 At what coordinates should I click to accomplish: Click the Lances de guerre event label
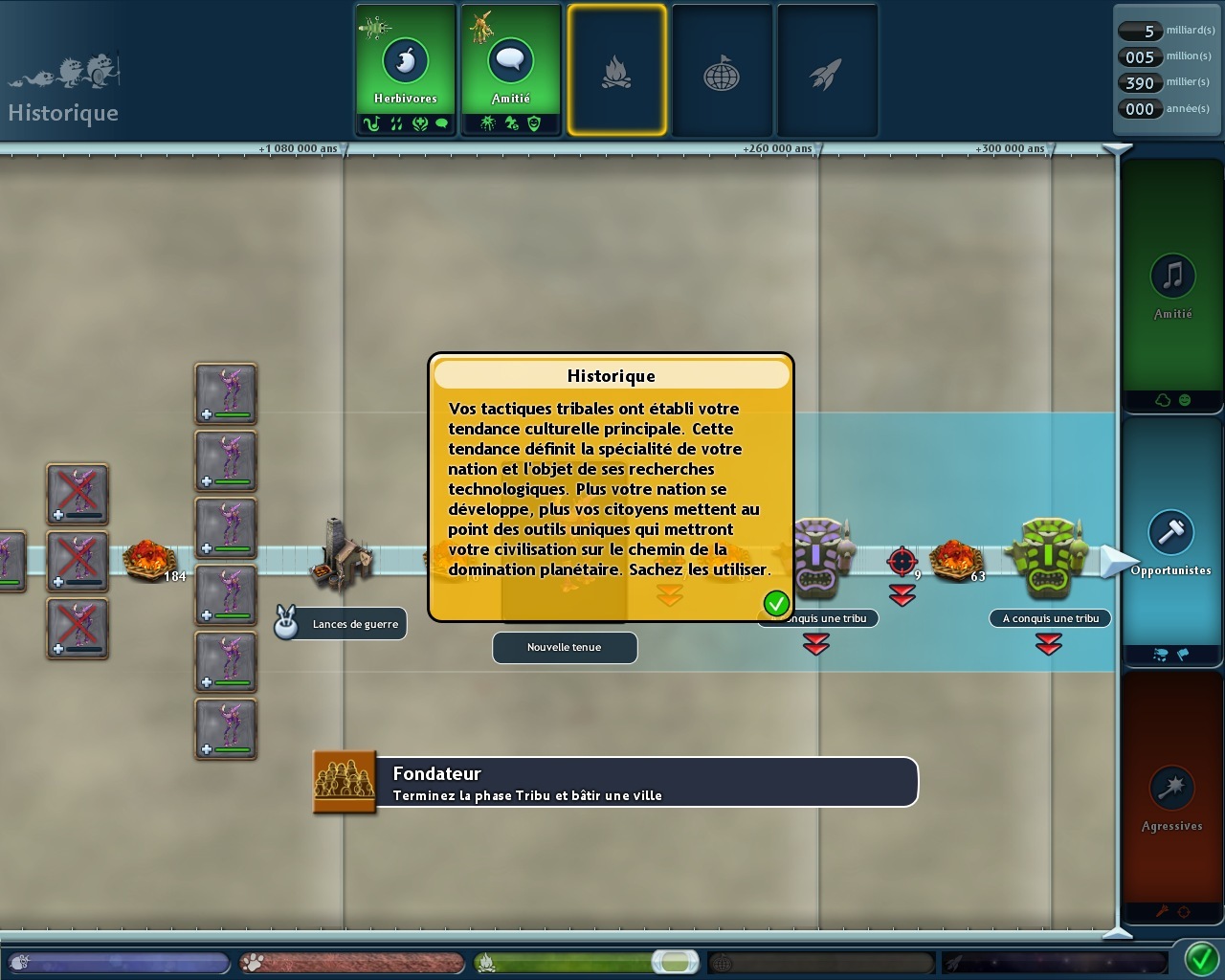tap(355, 624)
